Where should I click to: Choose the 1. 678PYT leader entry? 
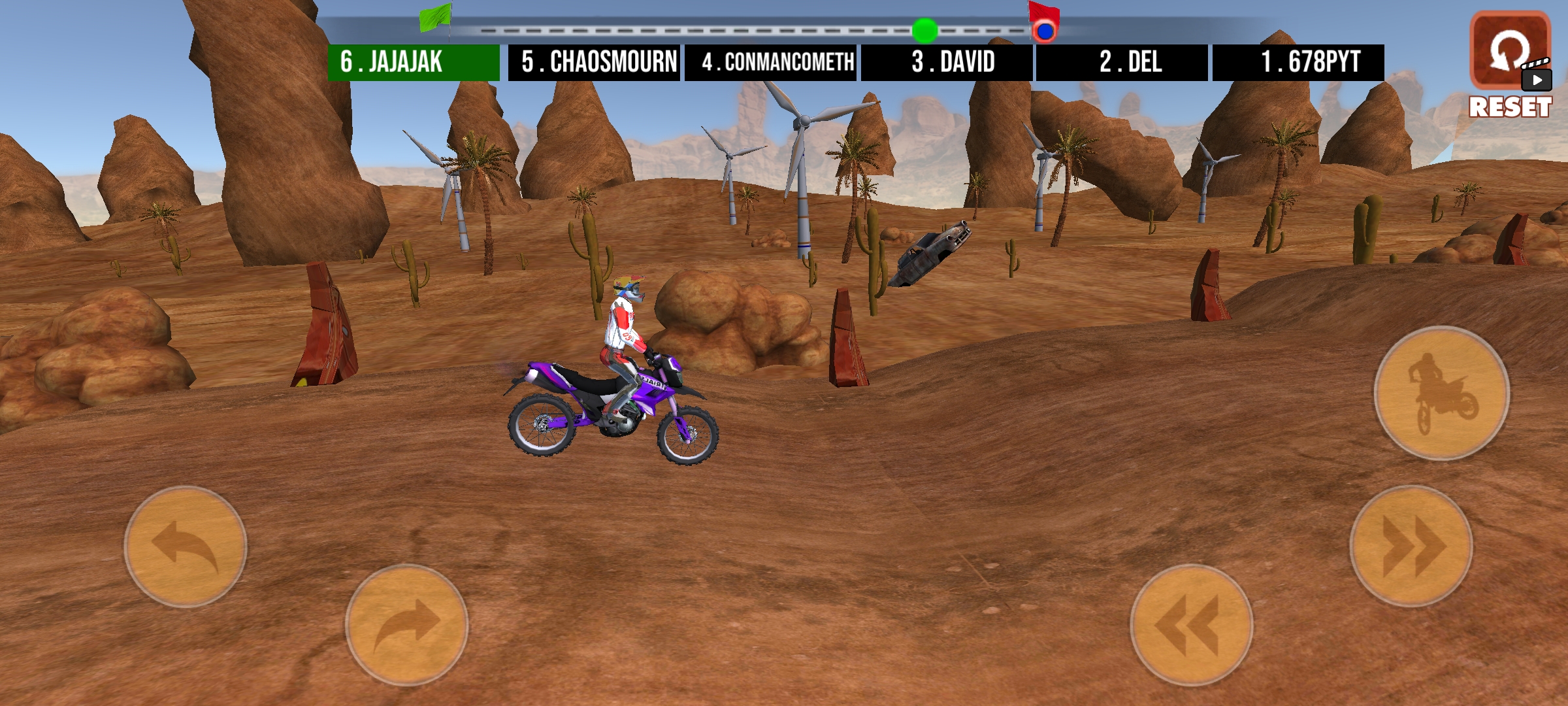(x=1298, y=63)
